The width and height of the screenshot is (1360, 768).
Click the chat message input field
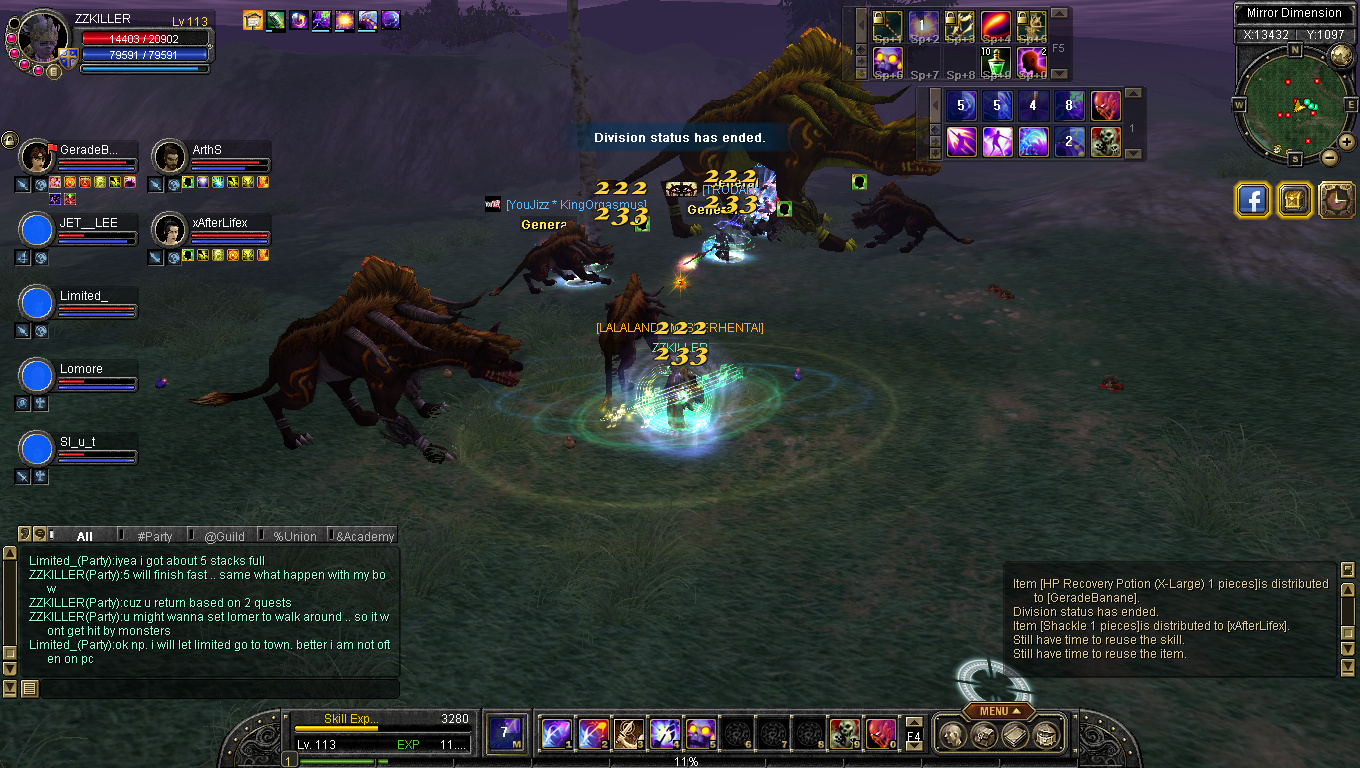[218, 689]
